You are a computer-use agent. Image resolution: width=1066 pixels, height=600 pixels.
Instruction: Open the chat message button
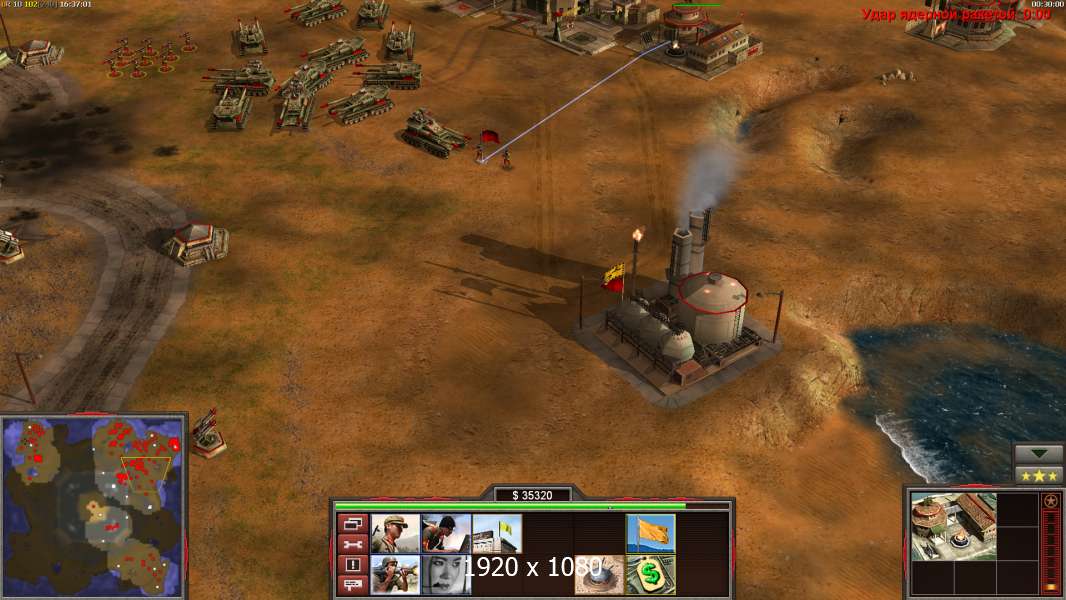pyautogui.click(x=352, y=585)
